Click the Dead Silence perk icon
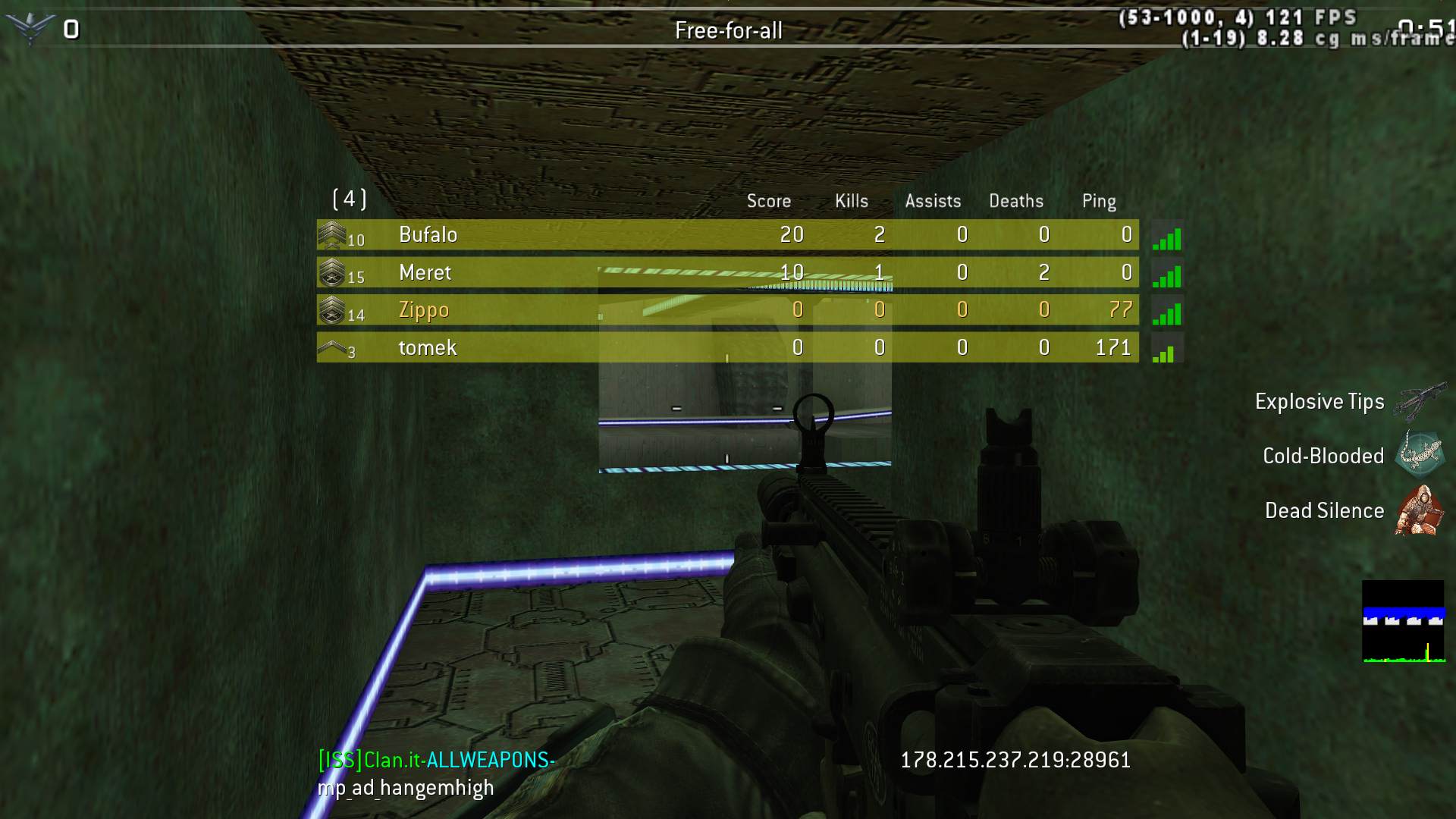1456x819 pixels. [x=1417, y=510]
